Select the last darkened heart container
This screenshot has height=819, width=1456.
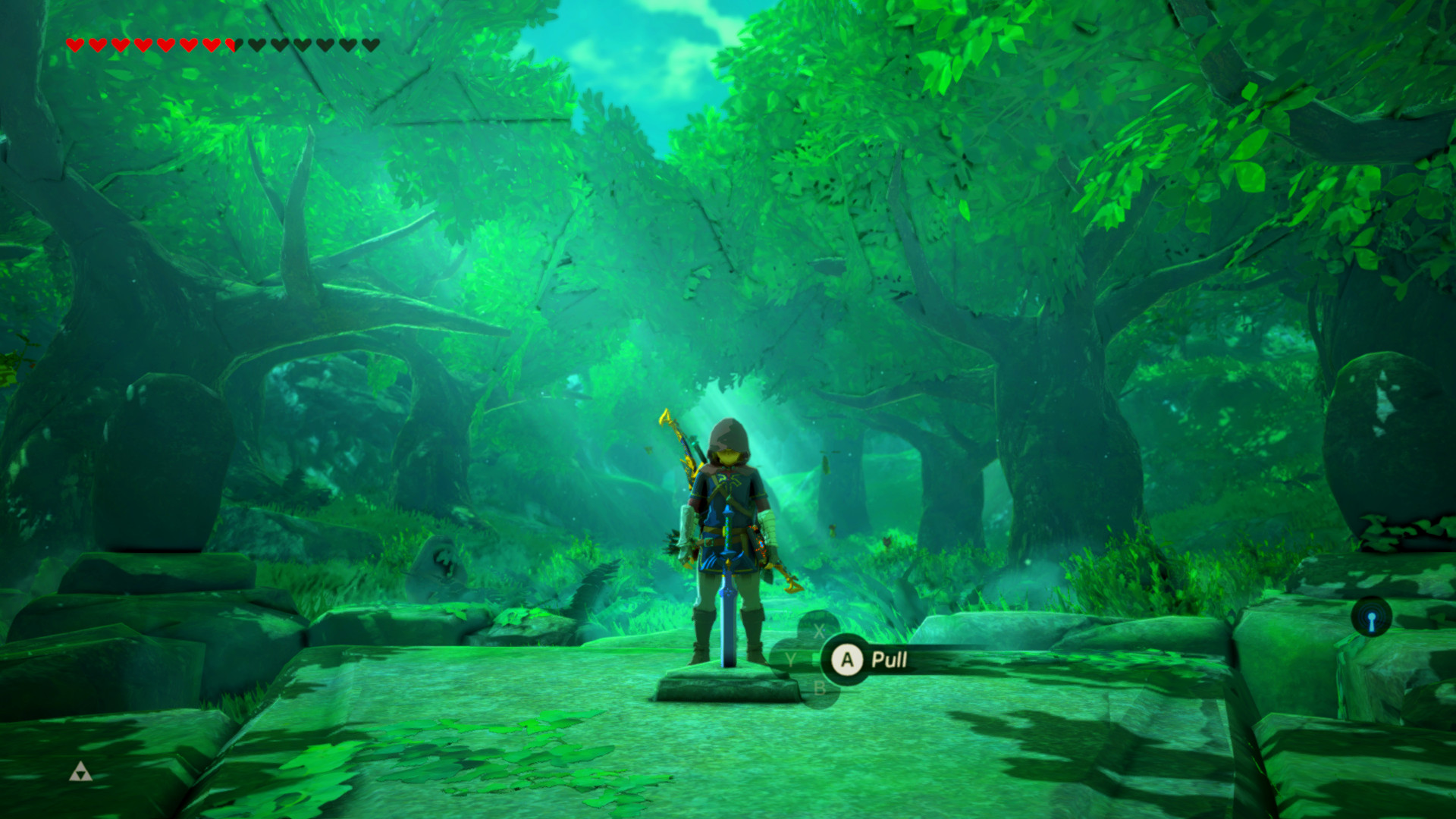click(x=370, y=45)
